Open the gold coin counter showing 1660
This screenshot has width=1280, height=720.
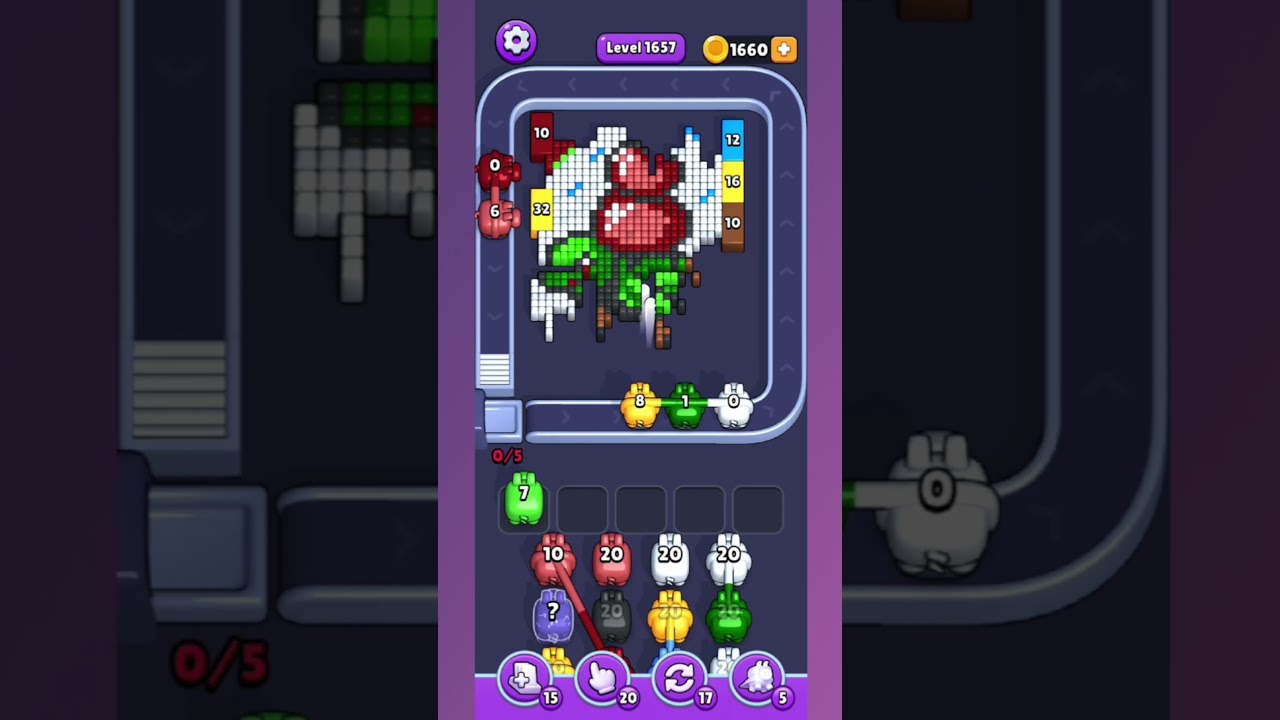click(744, 48)
